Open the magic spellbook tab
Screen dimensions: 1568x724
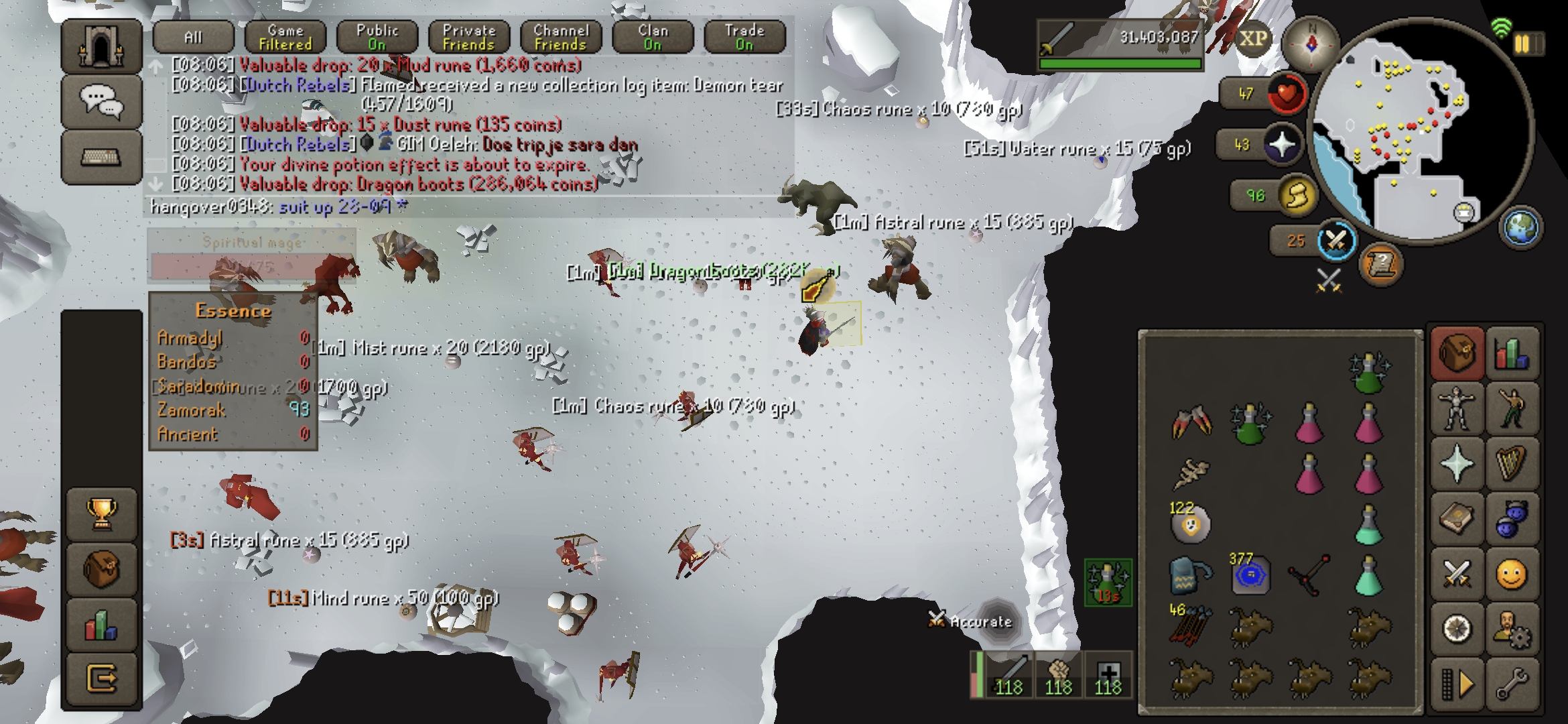(1456, 463)
